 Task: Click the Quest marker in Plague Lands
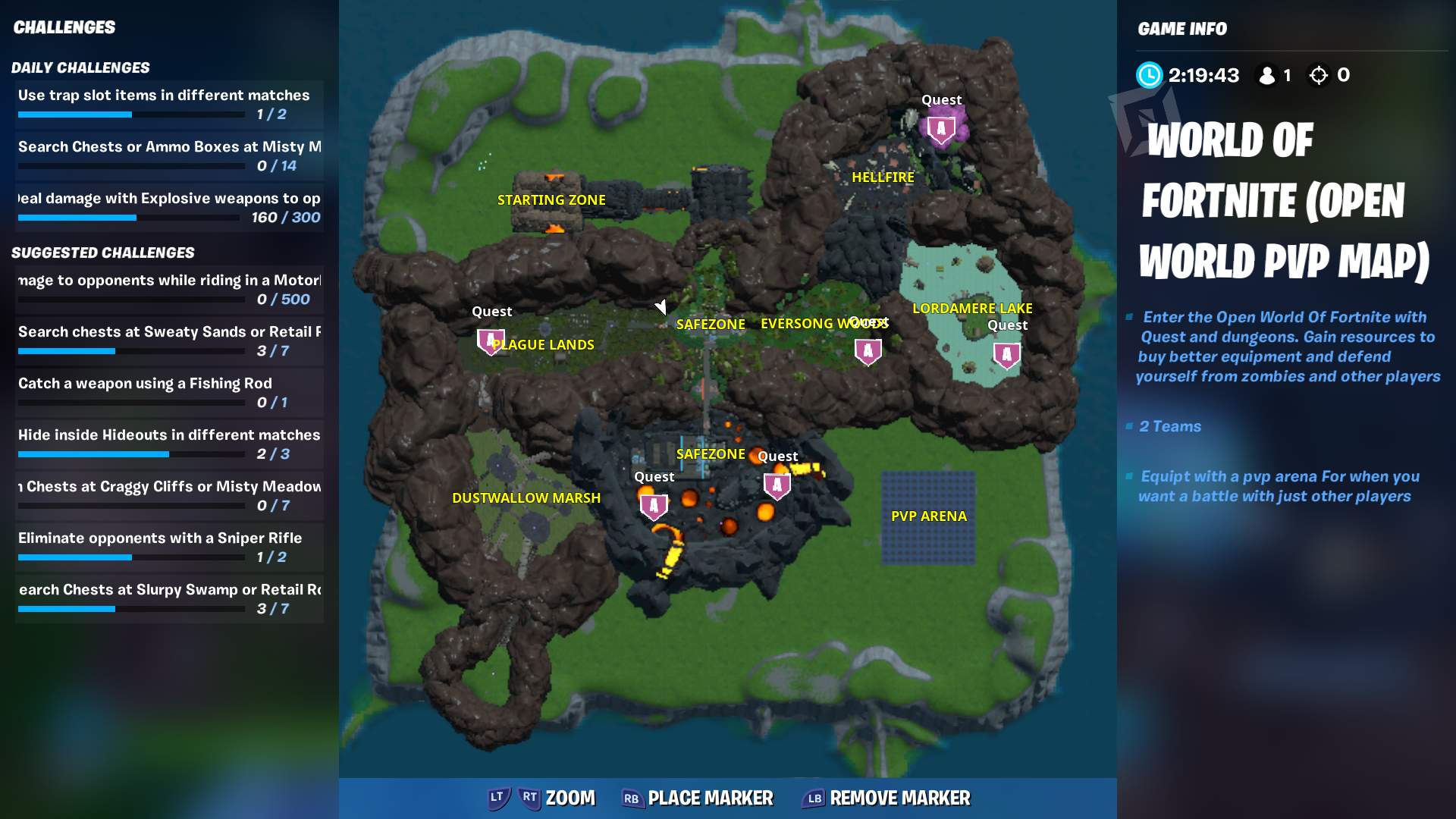(x=490, y=342)
